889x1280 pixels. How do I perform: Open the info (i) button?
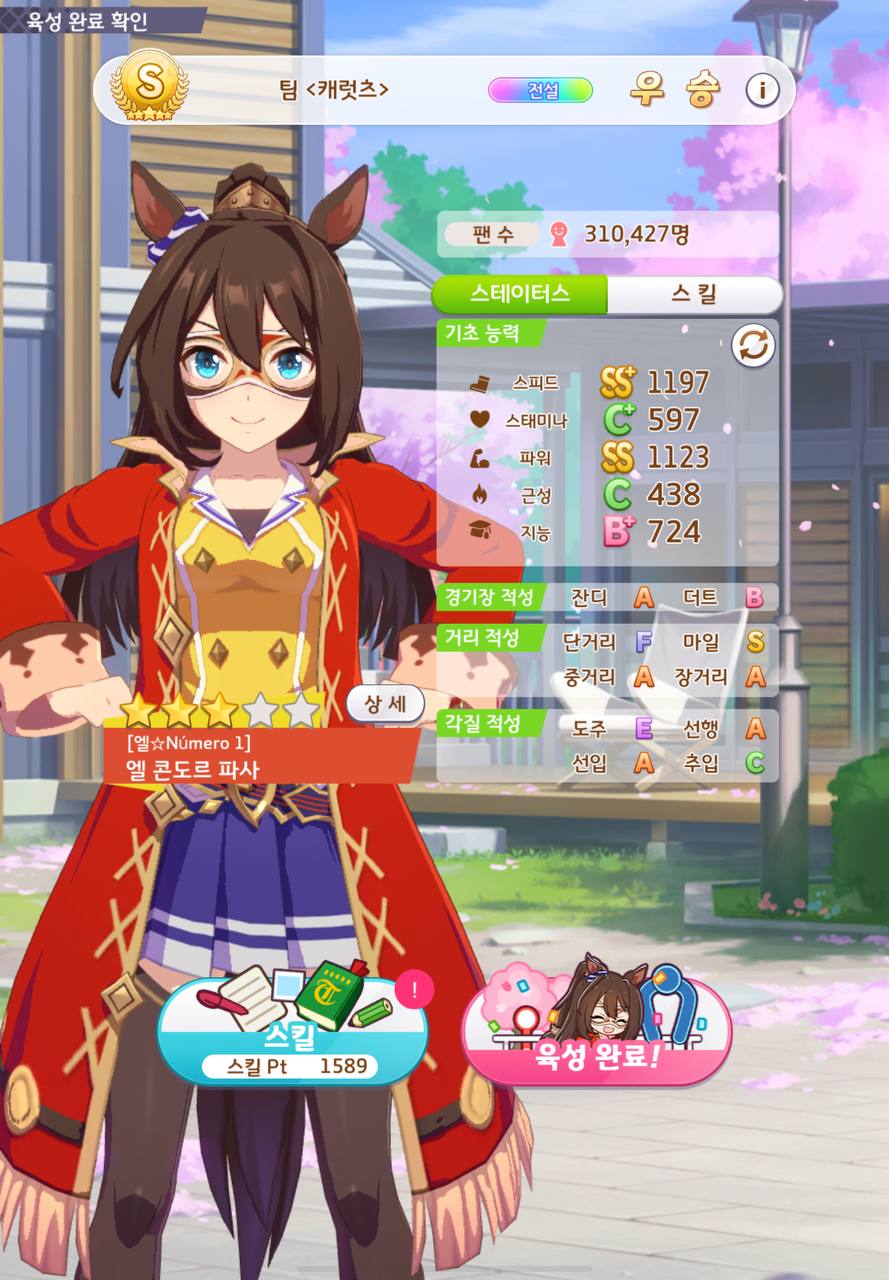pos(762,90)
